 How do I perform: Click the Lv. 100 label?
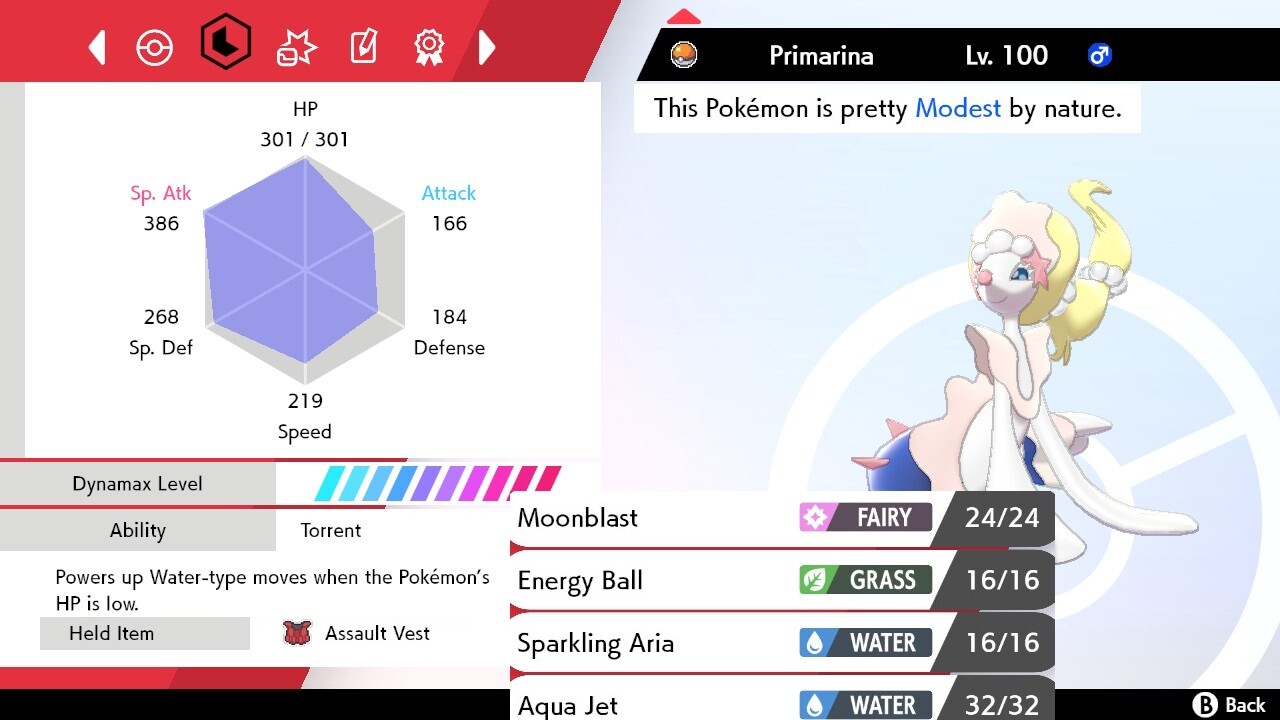point(1006,55)
